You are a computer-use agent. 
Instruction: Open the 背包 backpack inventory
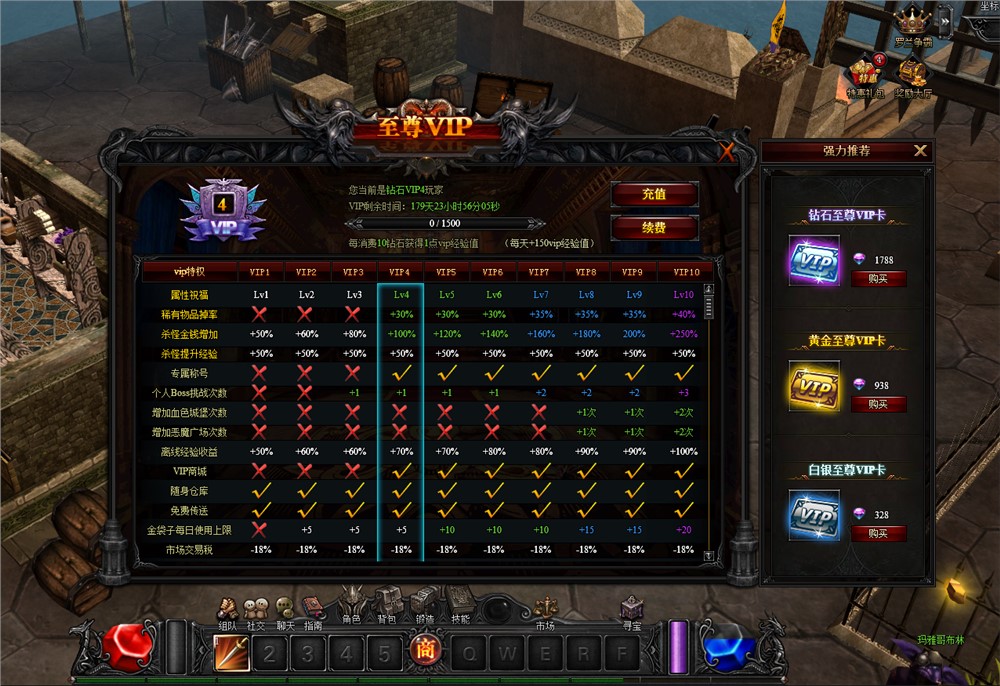[x=387, y=604]
